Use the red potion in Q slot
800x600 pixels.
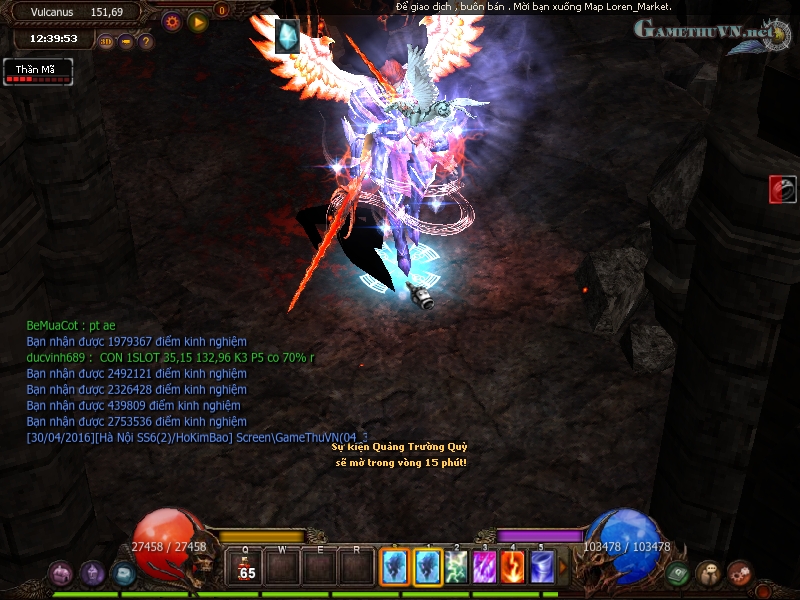pyautogui.click(x=246, y=568)
